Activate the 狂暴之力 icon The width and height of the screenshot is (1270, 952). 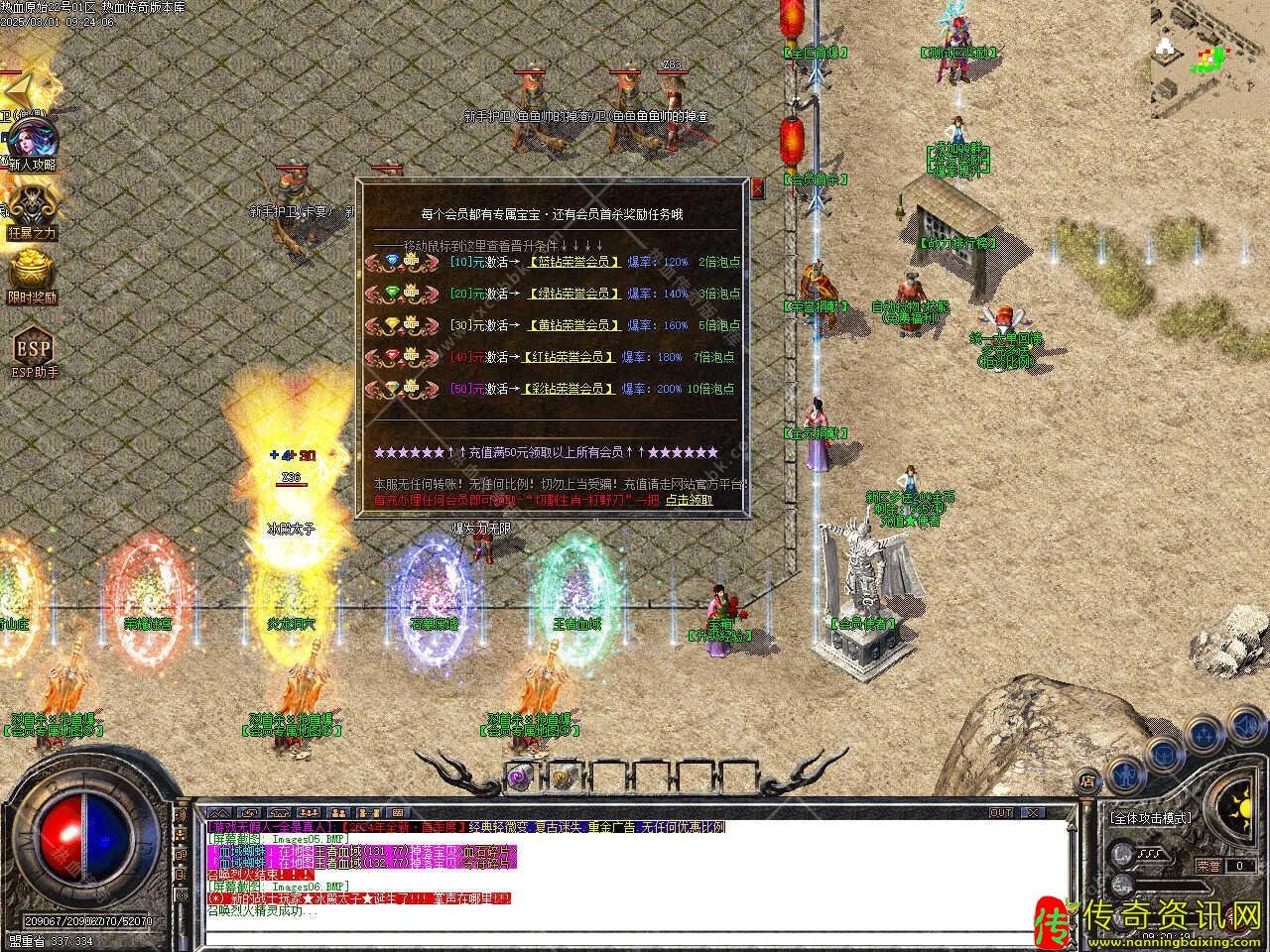click(32, 211)
